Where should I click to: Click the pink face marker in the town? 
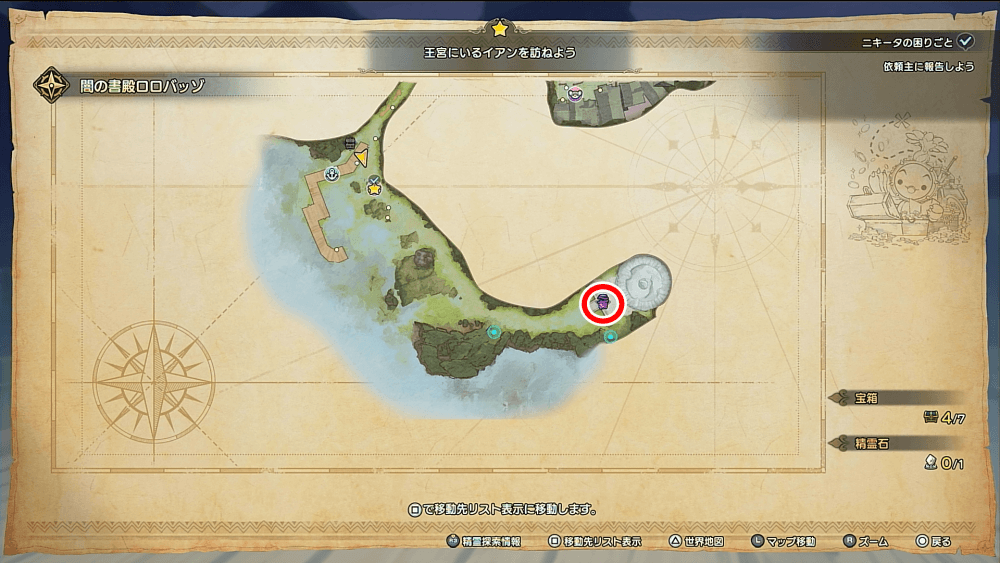(x=575, y=95)
